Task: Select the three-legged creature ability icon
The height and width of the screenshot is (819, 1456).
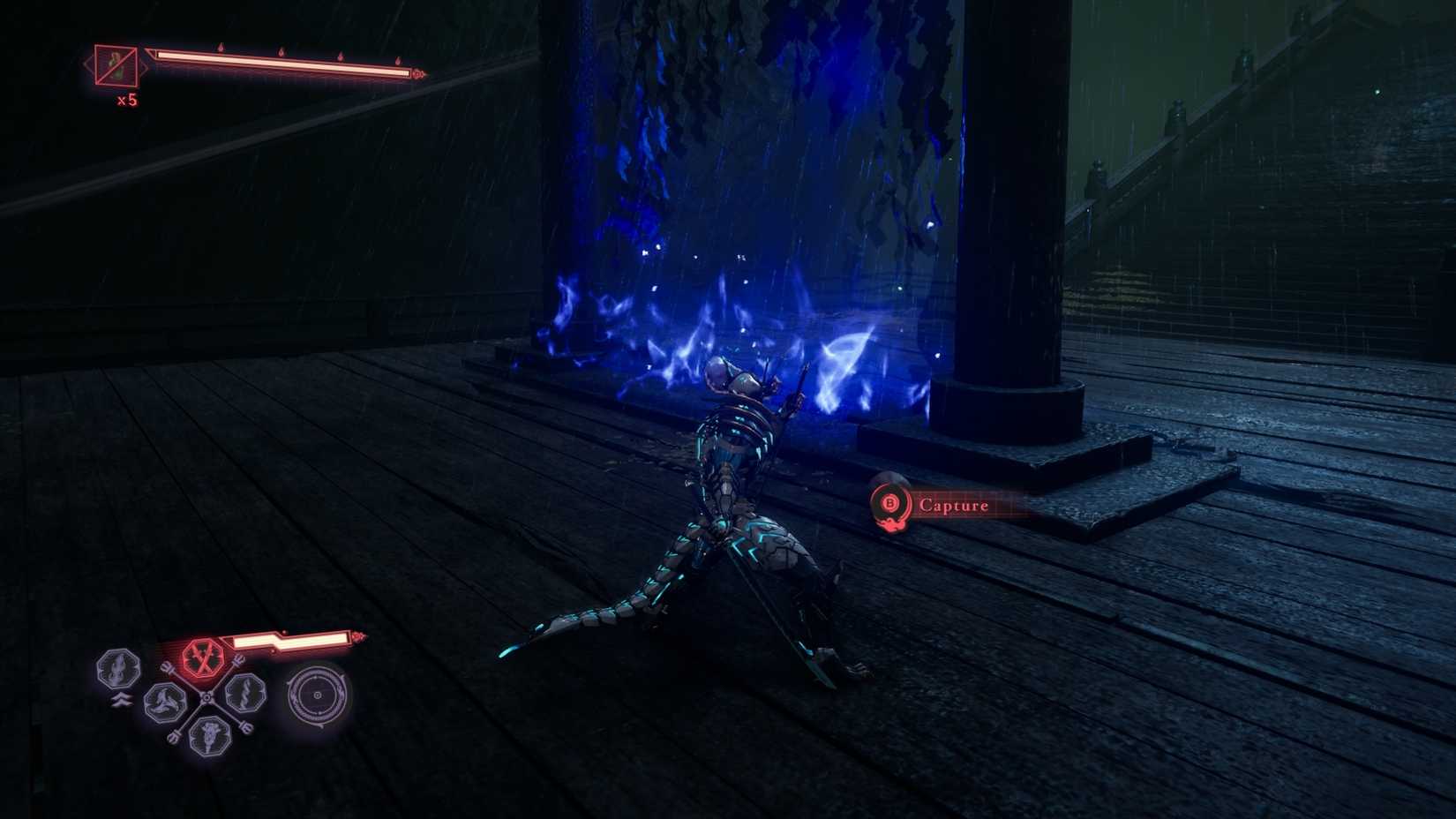Action: click(x=163, y=702)
